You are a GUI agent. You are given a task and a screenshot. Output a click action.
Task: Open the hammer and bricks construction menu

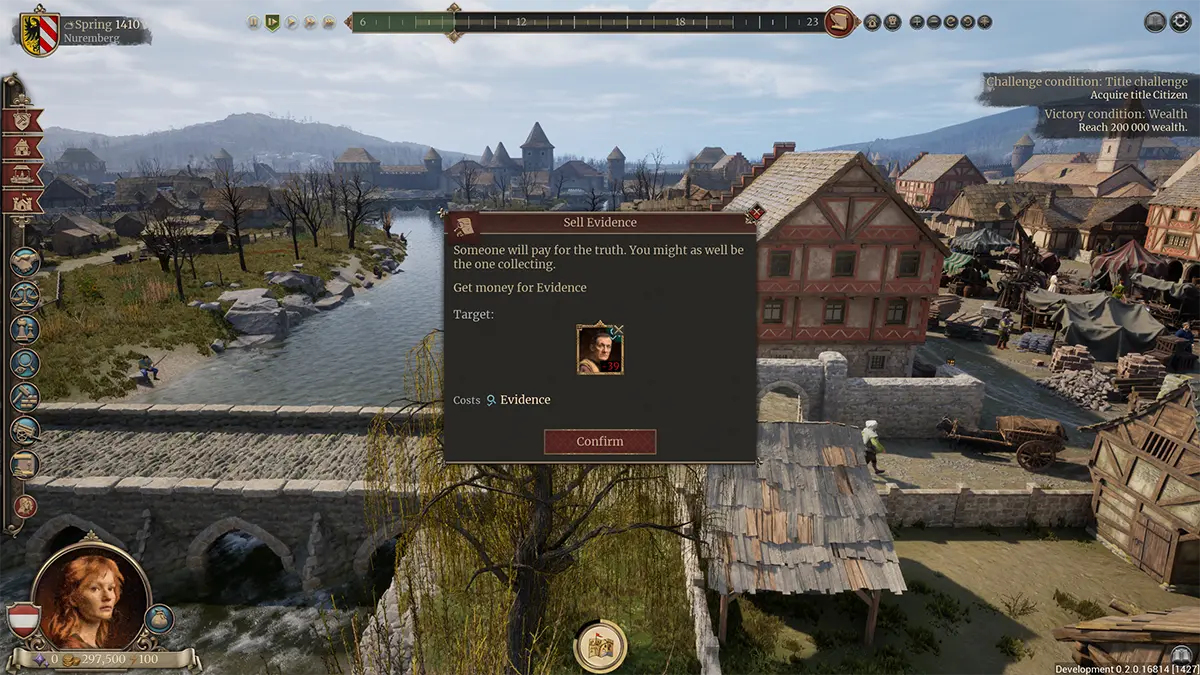click(x=25, y=397)
